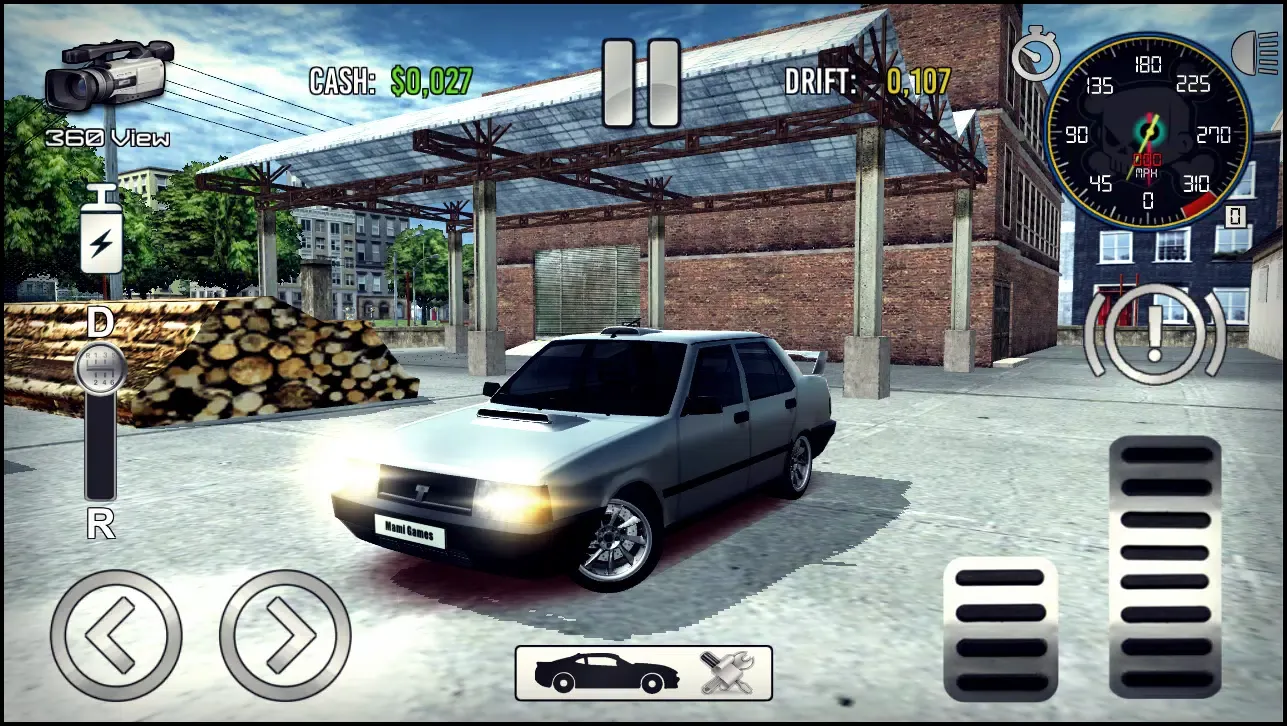Switch to Reverse with the R toggle
Image resolution: width=1287 pixels, height=726 pixels.
[x=99, y=521]
